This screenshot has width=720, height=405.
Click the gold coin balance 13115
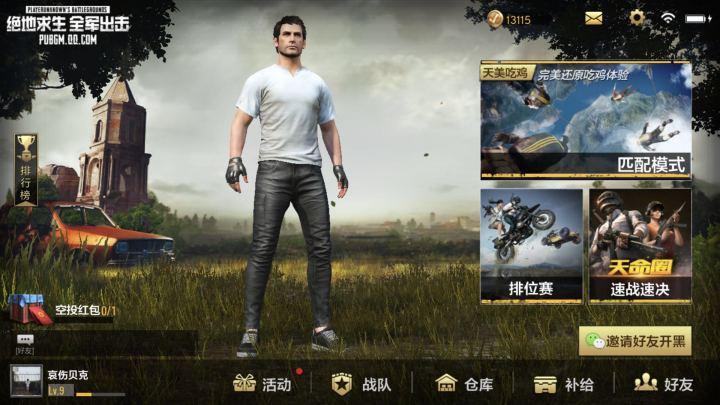click(512, 19)
